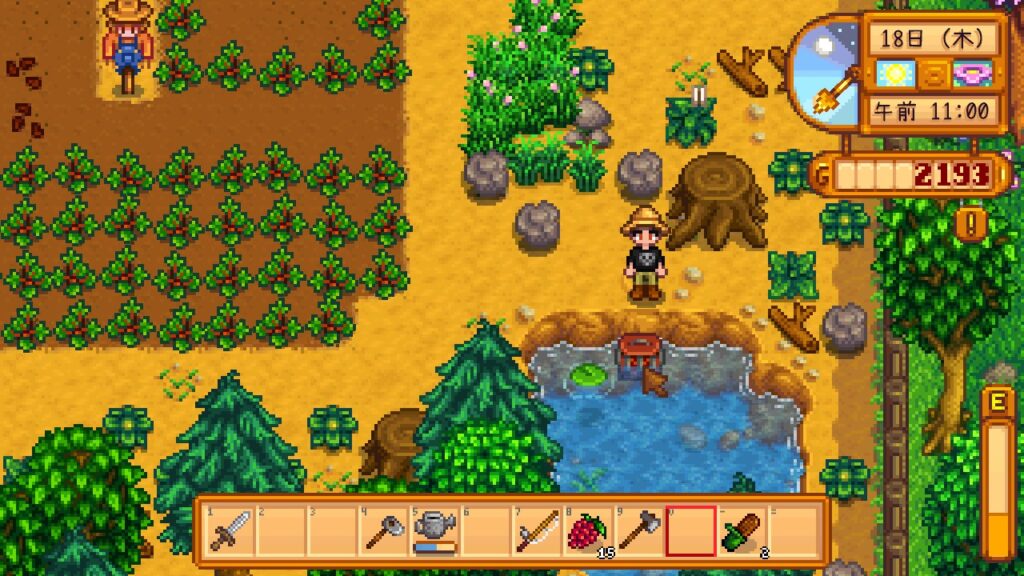Click the red-outlined empty hotbar slot
Viewport: 1024px width, 576px height.
692,531
